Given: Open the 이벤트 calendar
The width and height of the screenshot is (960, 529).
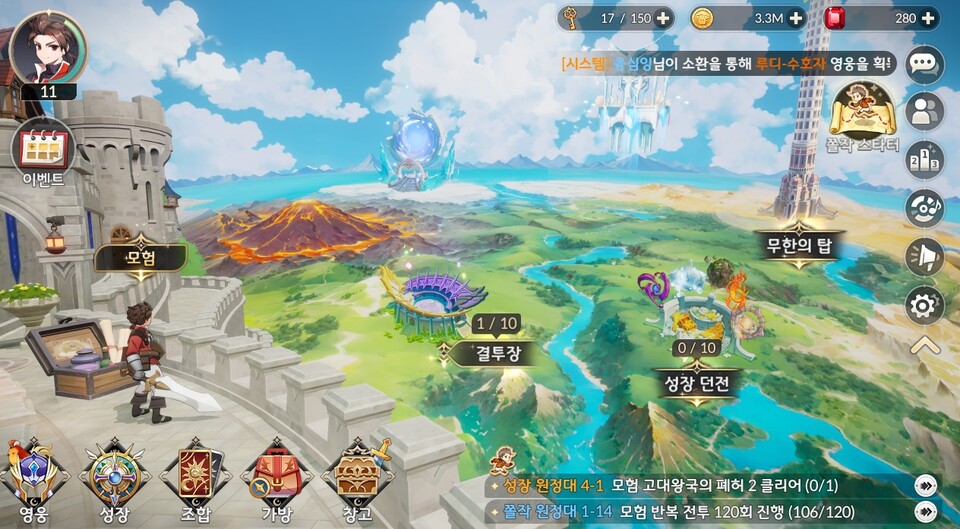Looking at the screenshot, I should pyautogui.click(x=43, y=150).
